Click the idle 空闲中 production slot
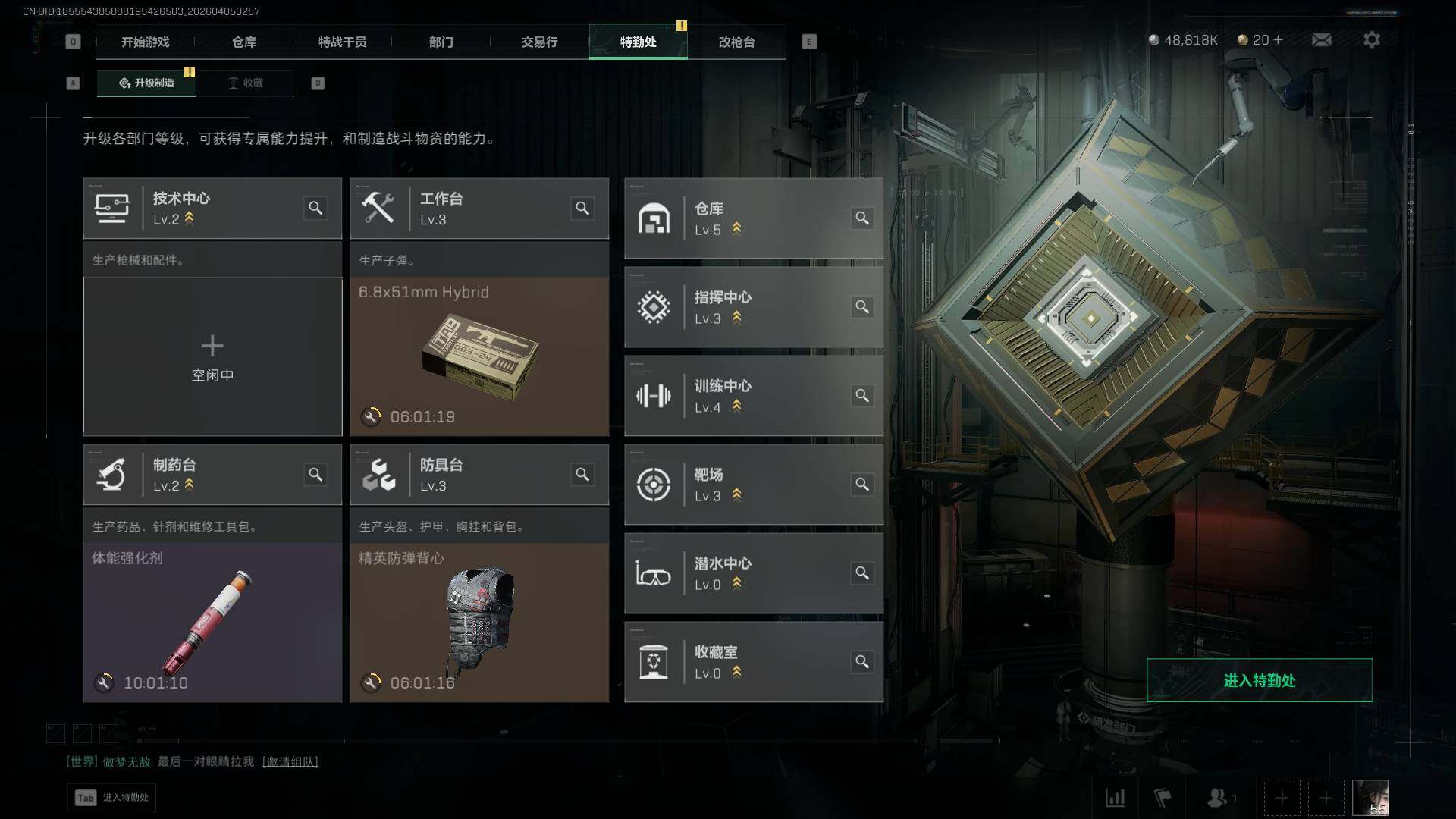1456x819 pixels. tap(212, 356)
